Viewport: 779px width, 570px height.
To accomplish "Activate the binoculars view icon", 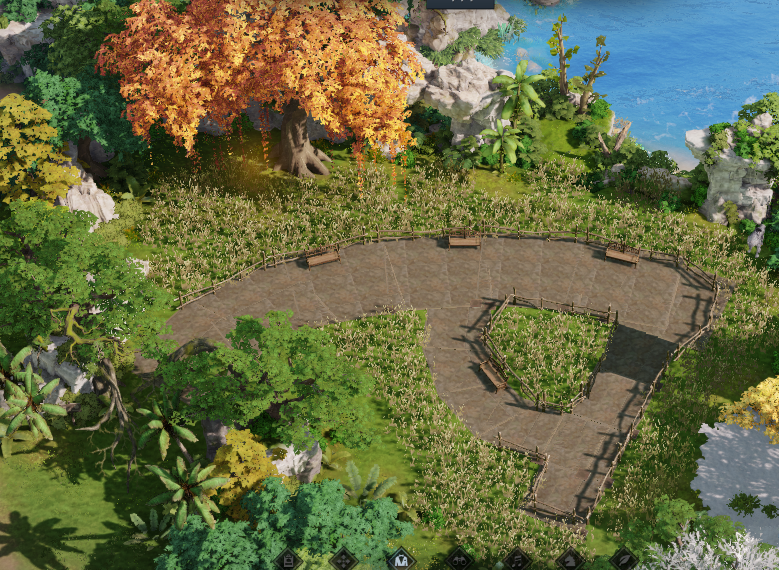I will [459, 561].
